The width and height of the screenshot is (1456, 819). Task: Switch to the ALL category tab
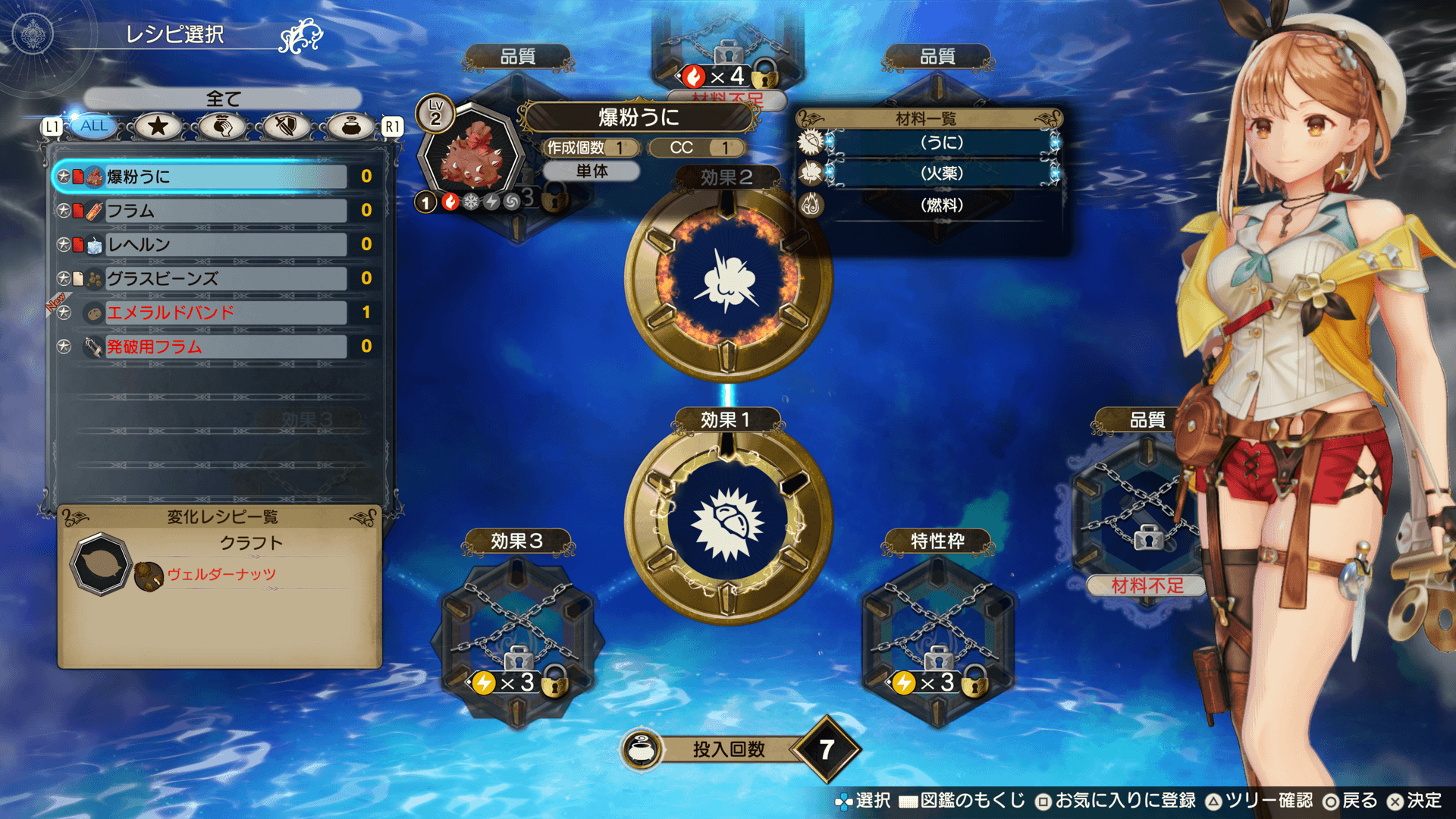tap(94, 126)
